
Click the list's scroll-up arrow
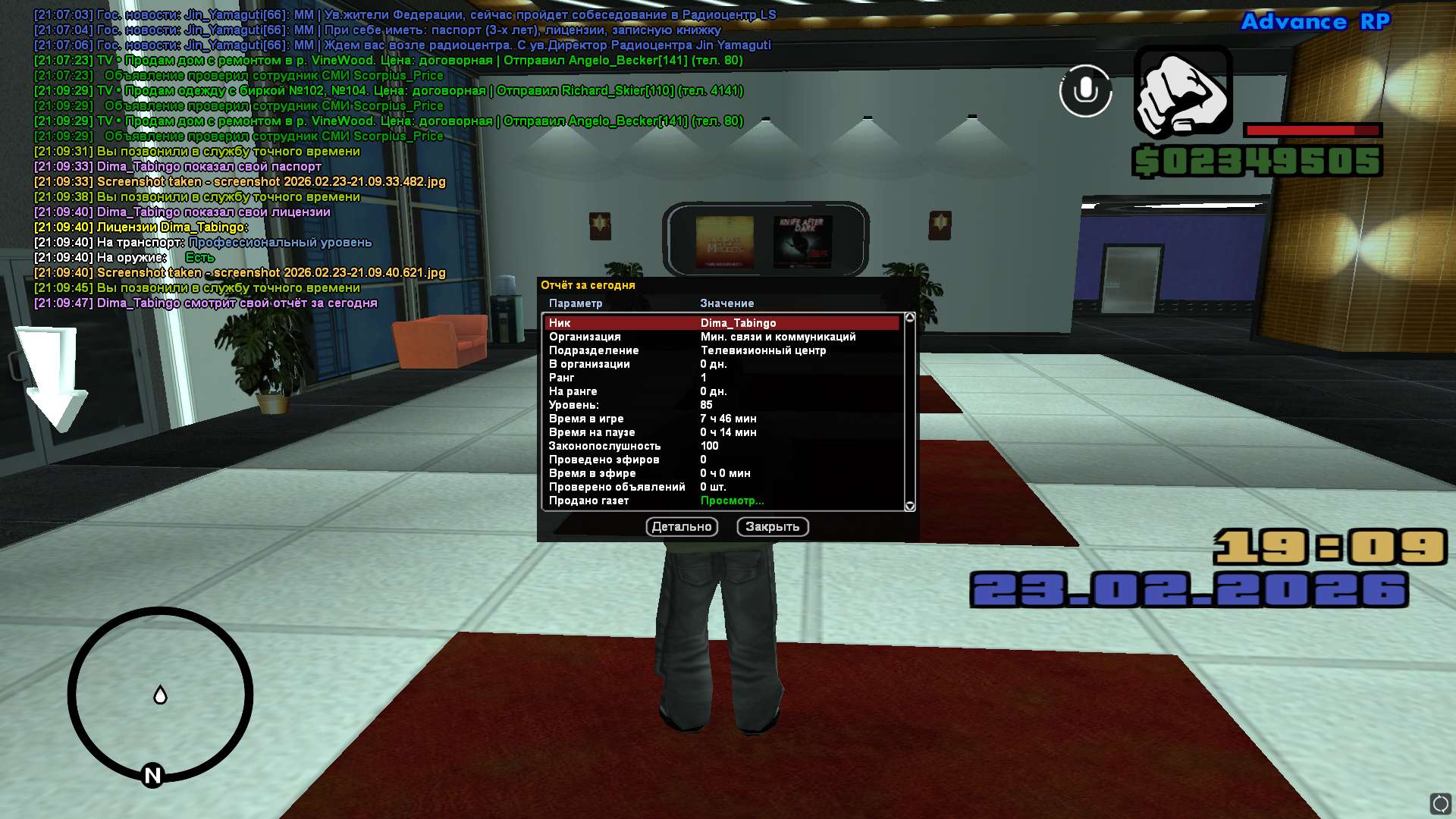tap(910, 318)
